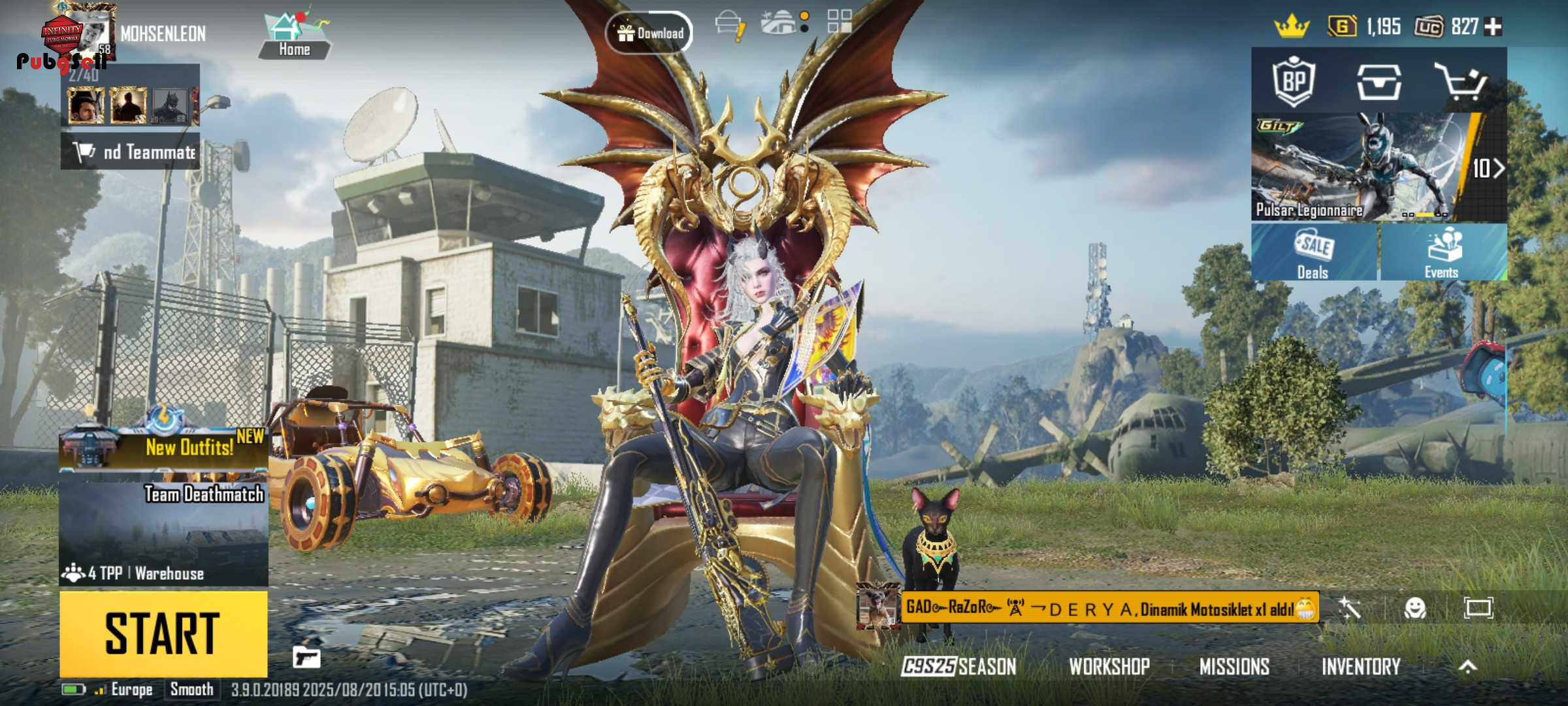This screenshot has height=706, width=1568.
Task: Open the C9S25 Season page
Action: coord(958,666)
